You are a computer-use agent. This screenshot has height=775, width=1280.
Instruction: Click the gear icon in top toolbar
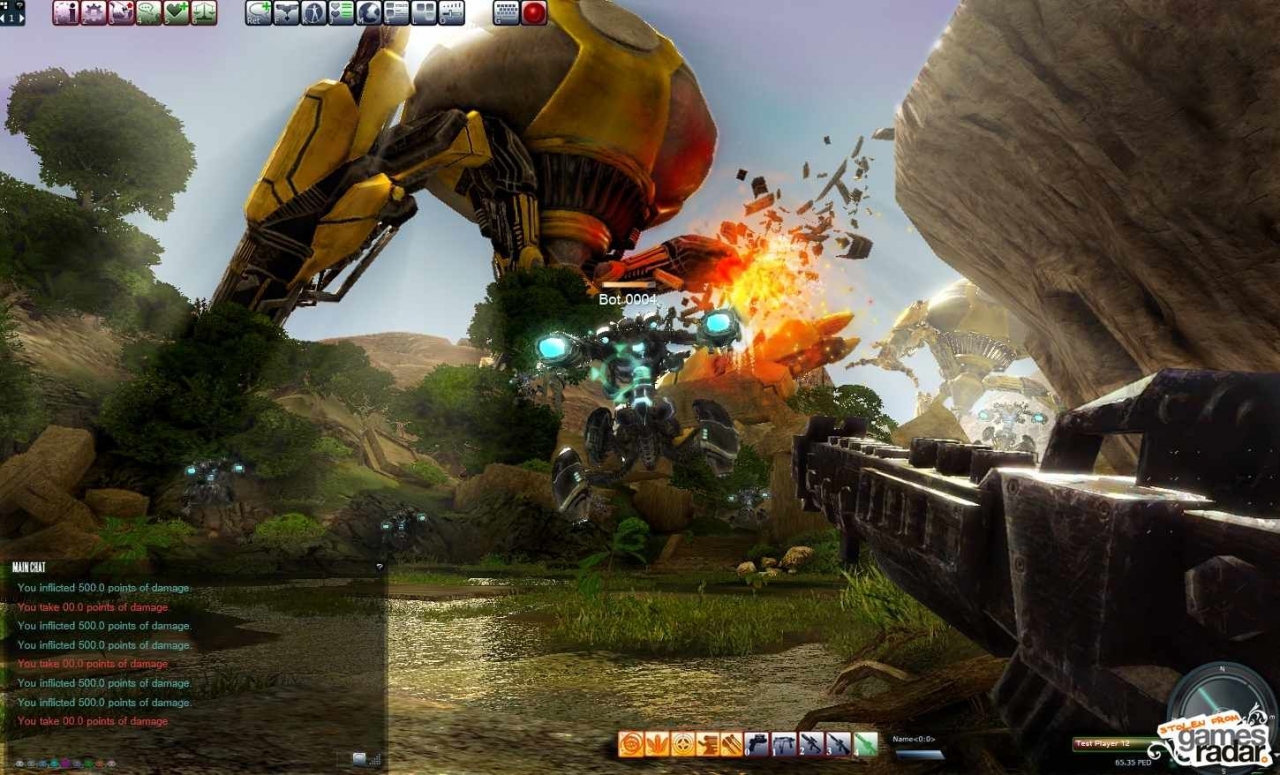click(93, 13)
